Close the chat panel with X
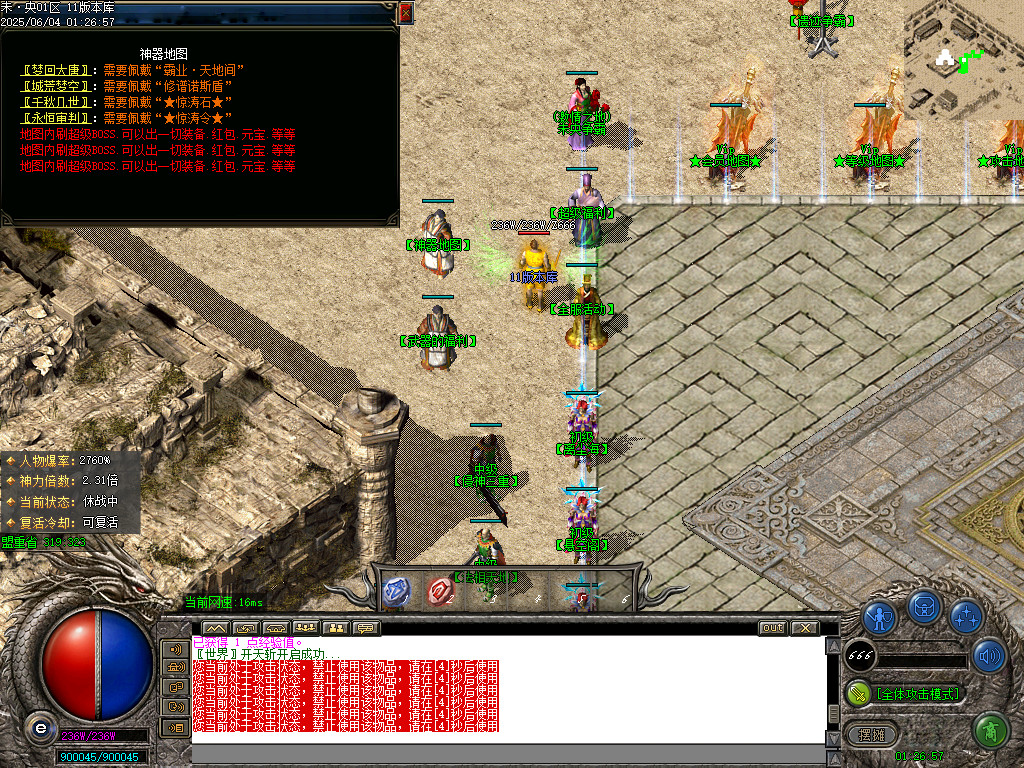Viewport: 1024px width, 768px height. pos(804,628)
